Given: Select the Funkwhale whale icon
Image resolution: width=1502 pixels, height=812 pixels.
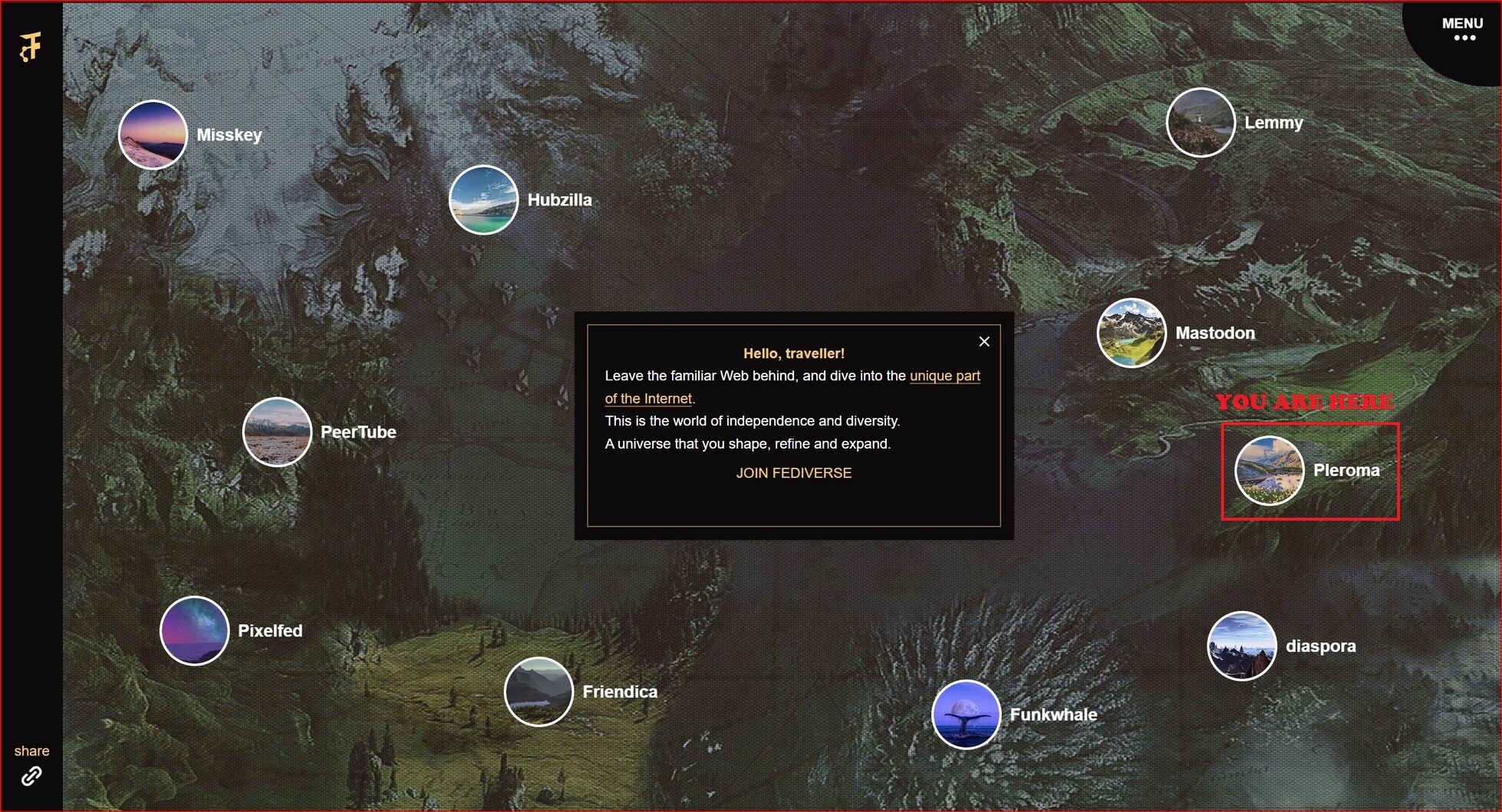Looking at the screenshot, I should [x=966, y=715].
